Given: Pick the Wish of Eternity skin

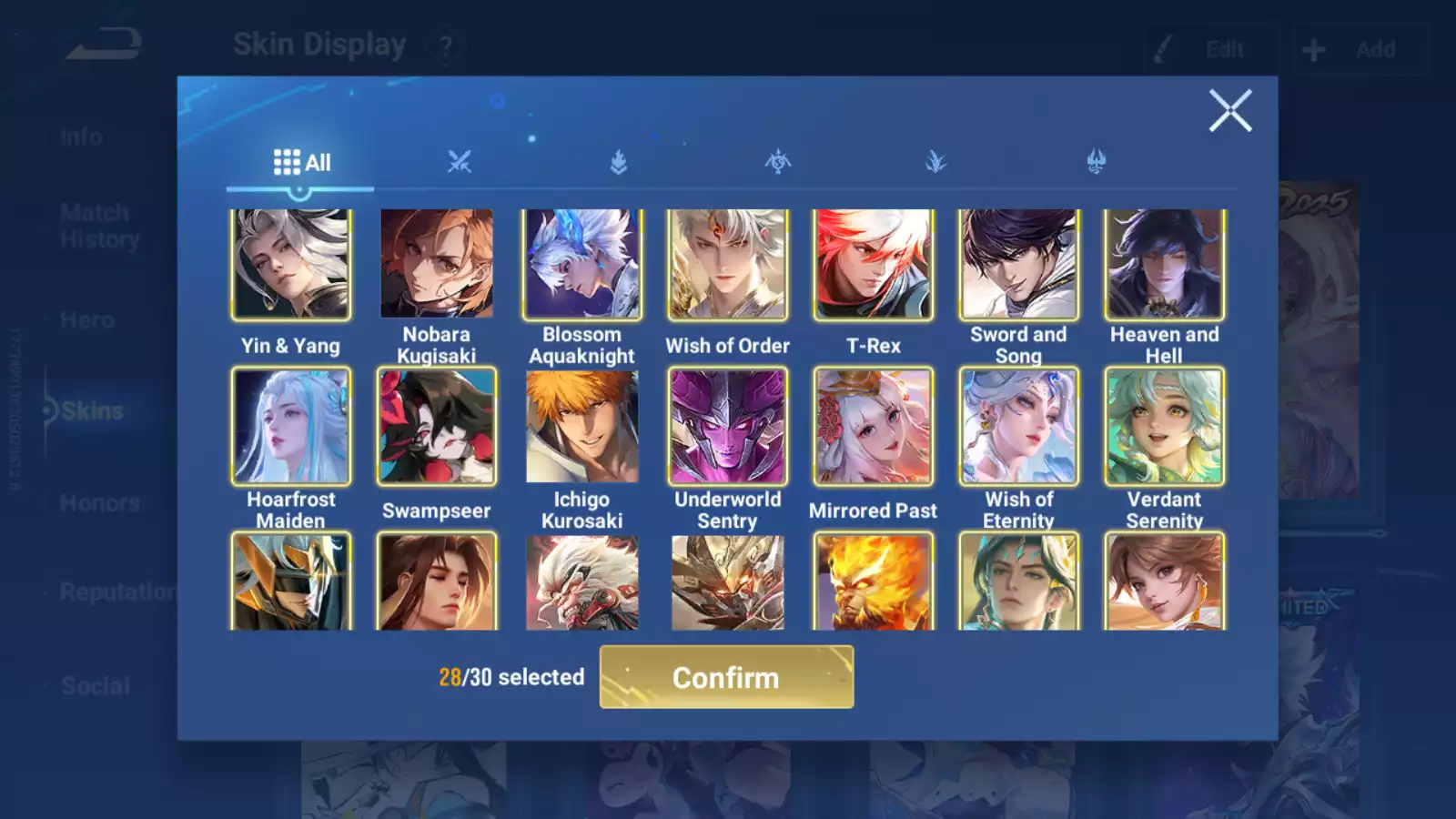Looking at the screenshot, I should click(x=1019, y=426).
